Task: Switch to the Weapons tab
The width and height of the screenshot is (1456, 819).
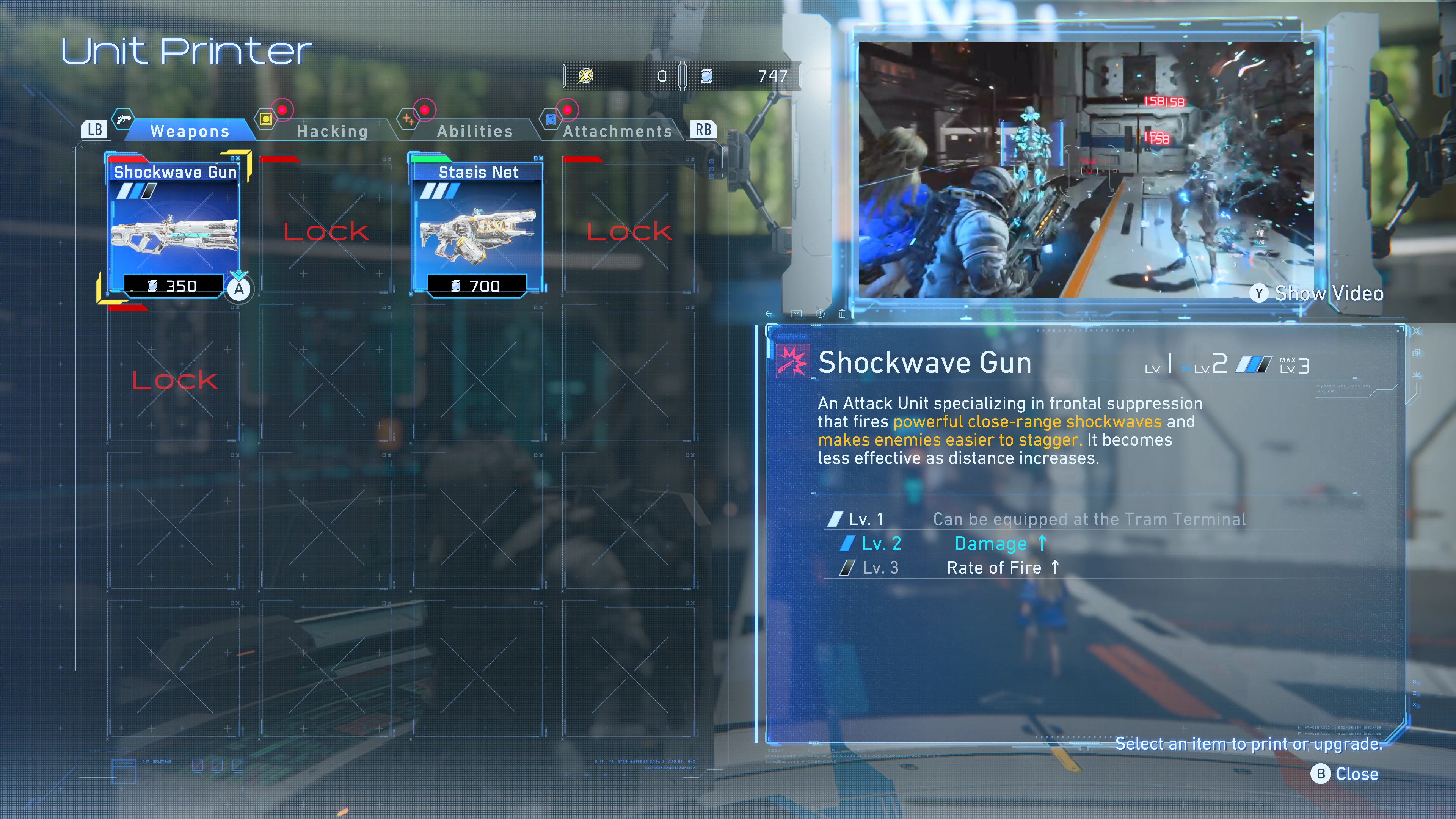Action: [189, 131]
